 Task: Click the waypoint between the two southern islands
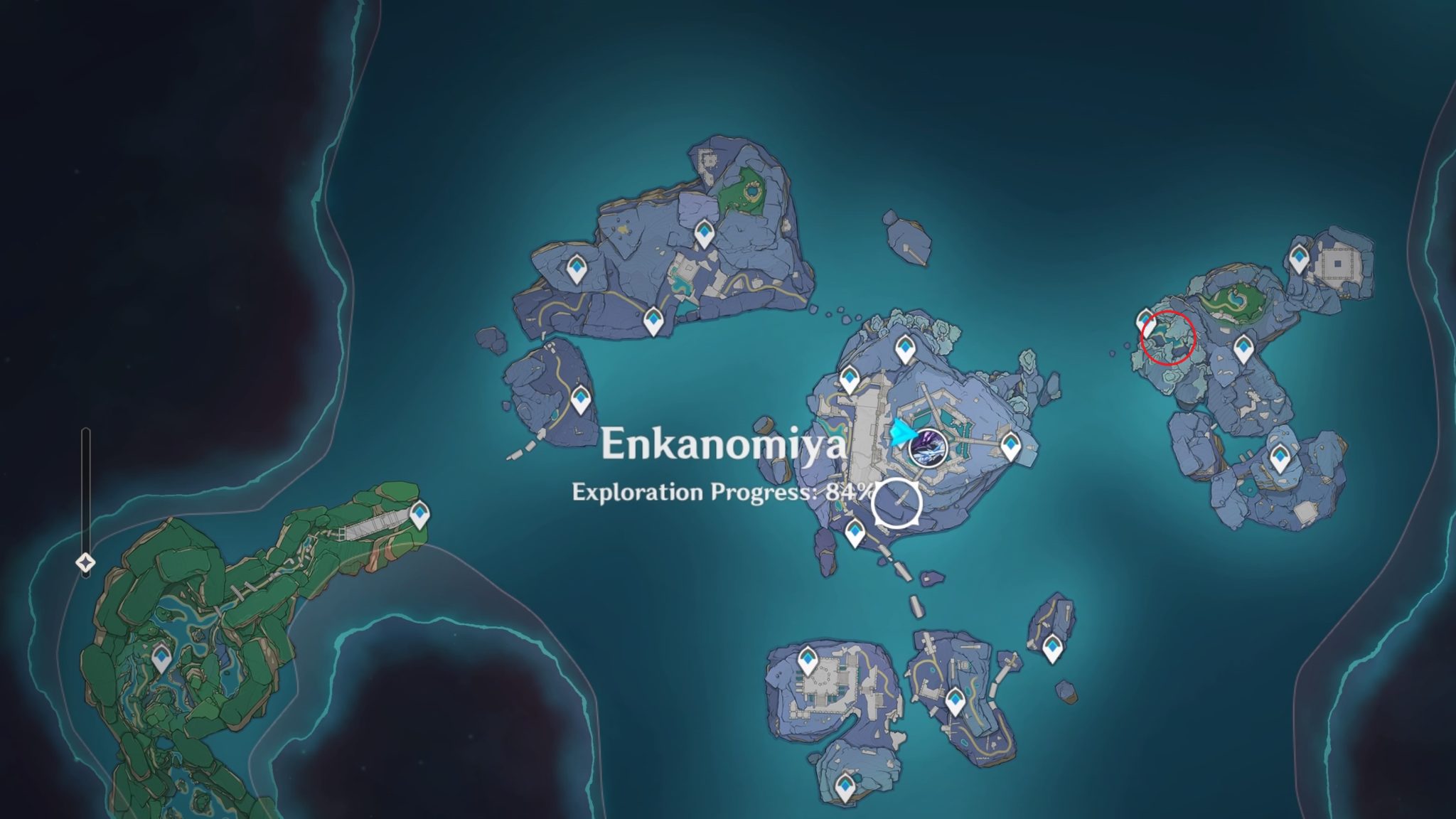(955, 701)
